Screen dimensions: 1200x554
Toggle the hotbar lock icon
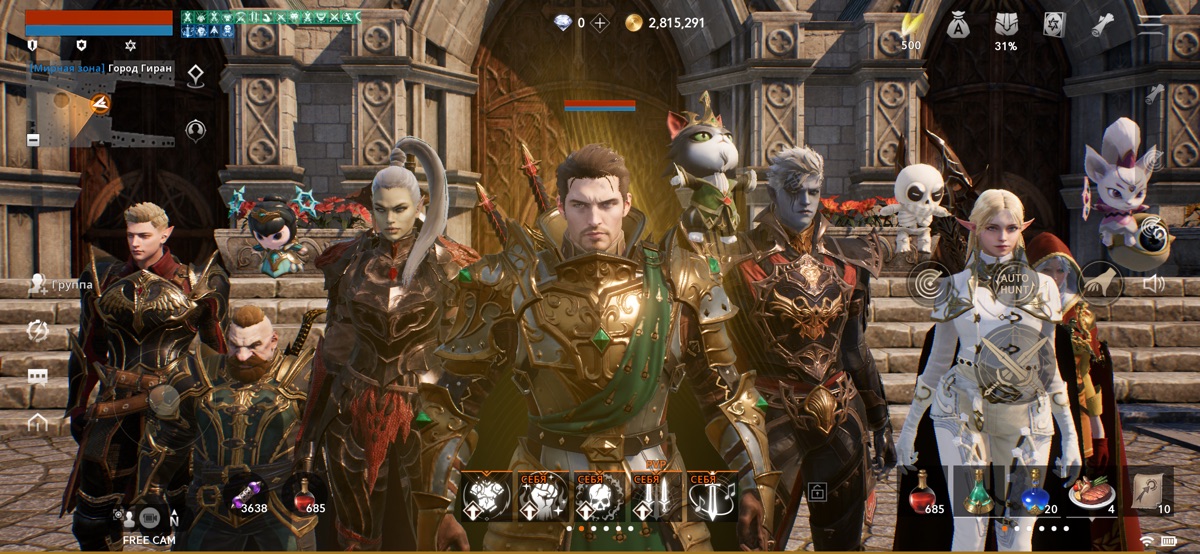click(817, 491)
